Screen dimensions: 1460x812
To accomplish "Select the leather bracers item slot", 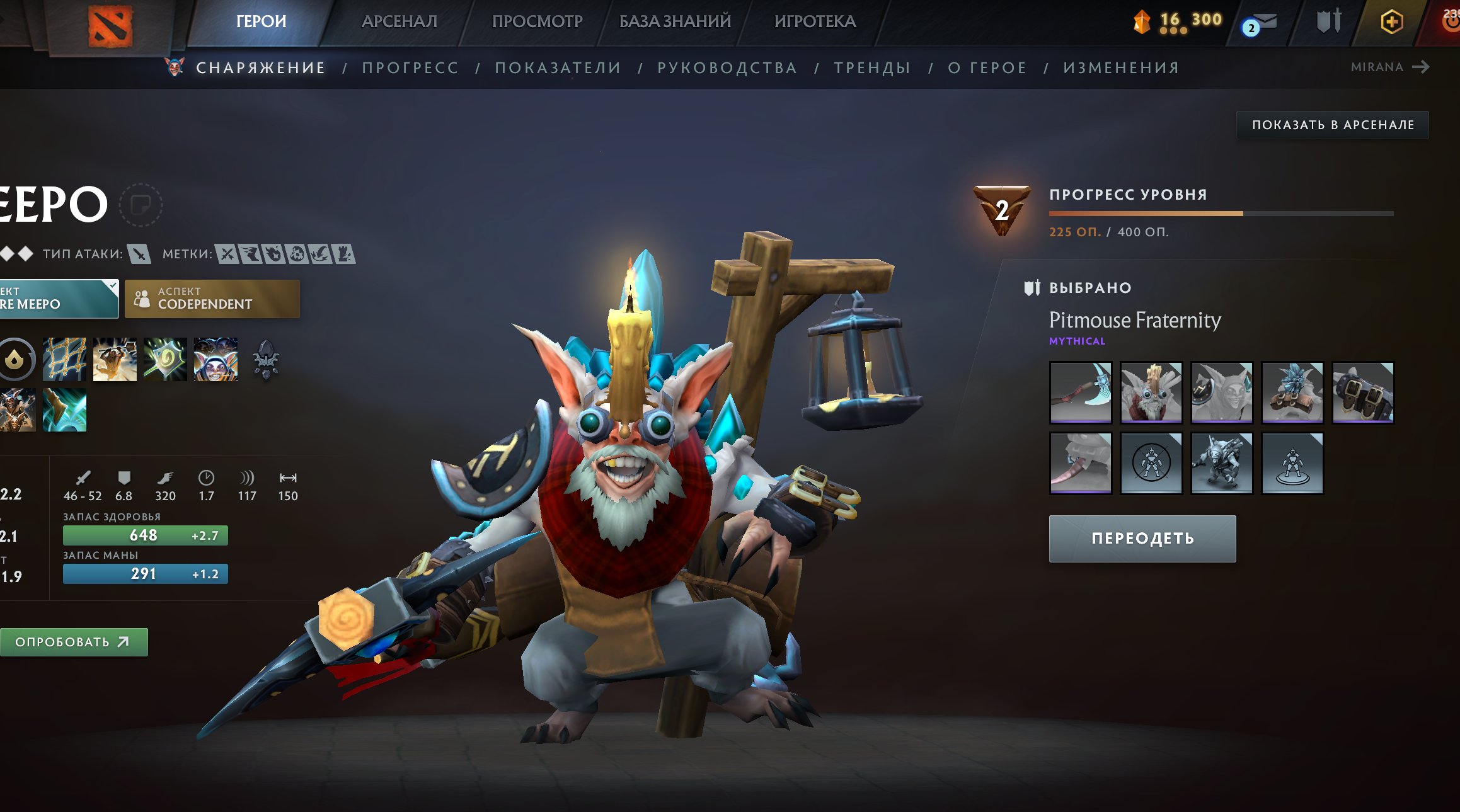I will (x=1362, y=392).
